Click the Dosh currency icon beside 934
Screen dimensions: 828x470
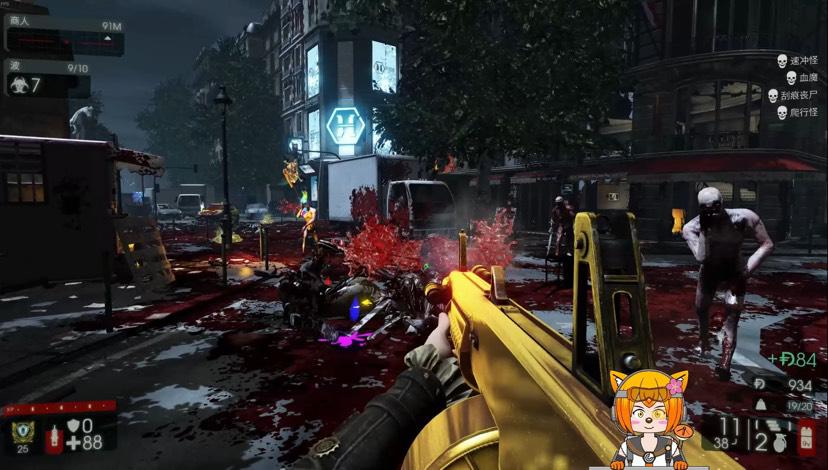coord(759,385)
